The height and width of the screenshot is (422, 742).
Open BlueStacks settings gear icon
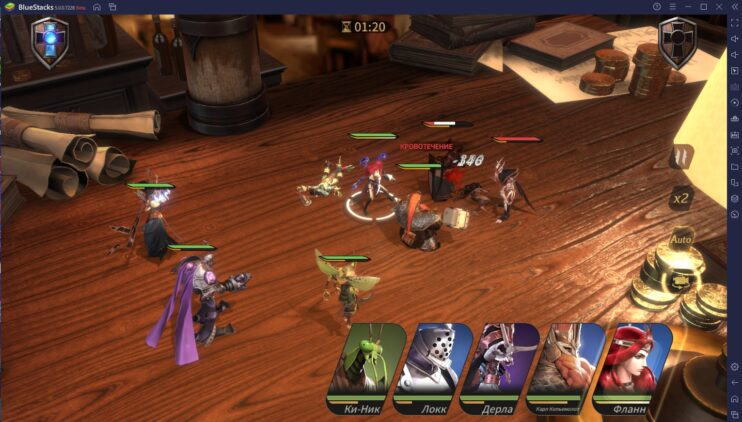[734, 367]
